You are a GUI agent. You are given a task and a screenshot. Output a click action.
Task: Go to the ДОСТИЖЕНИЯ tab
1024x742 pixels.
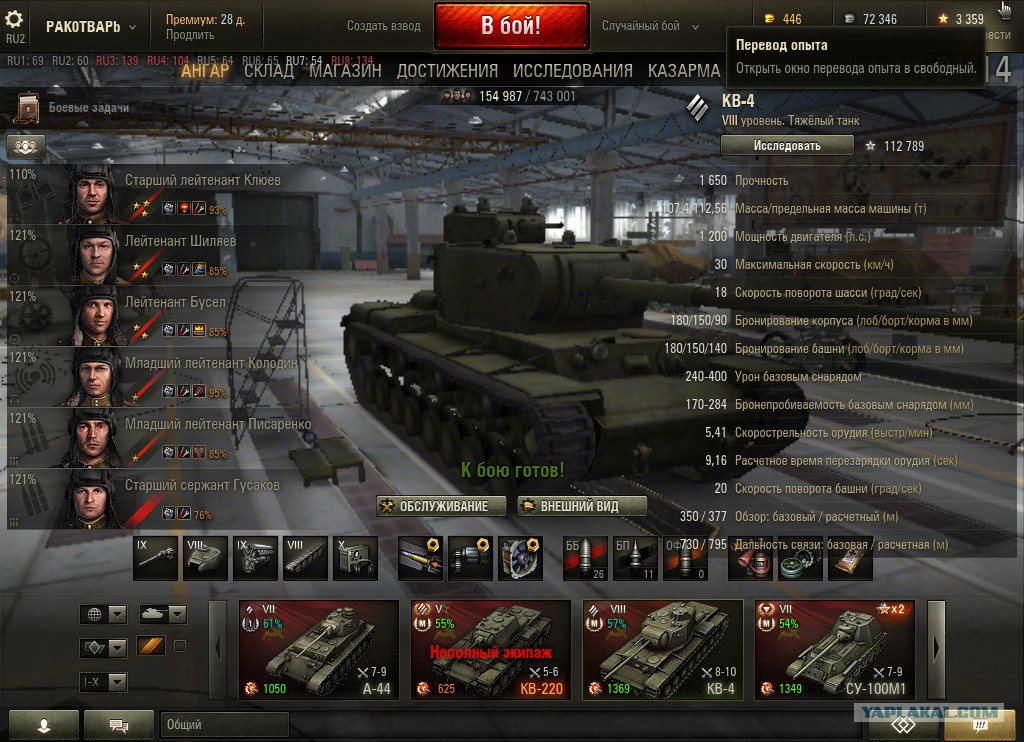pos(447,70)
